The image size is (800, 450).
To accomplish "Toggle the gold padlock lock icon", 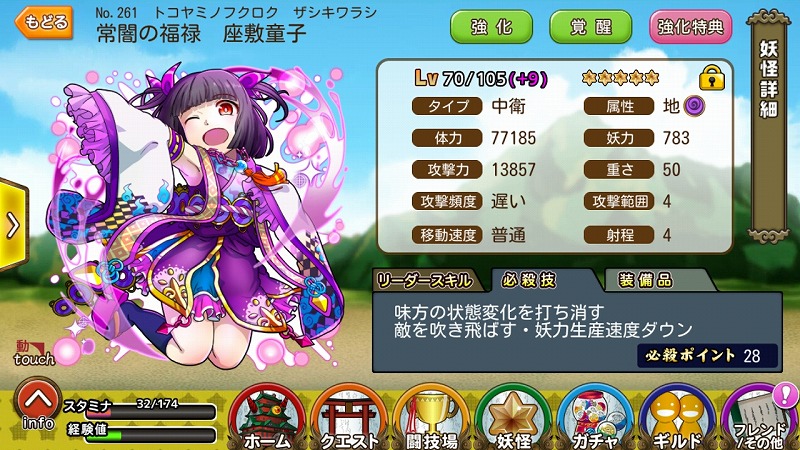I will (x=711, y=77).
